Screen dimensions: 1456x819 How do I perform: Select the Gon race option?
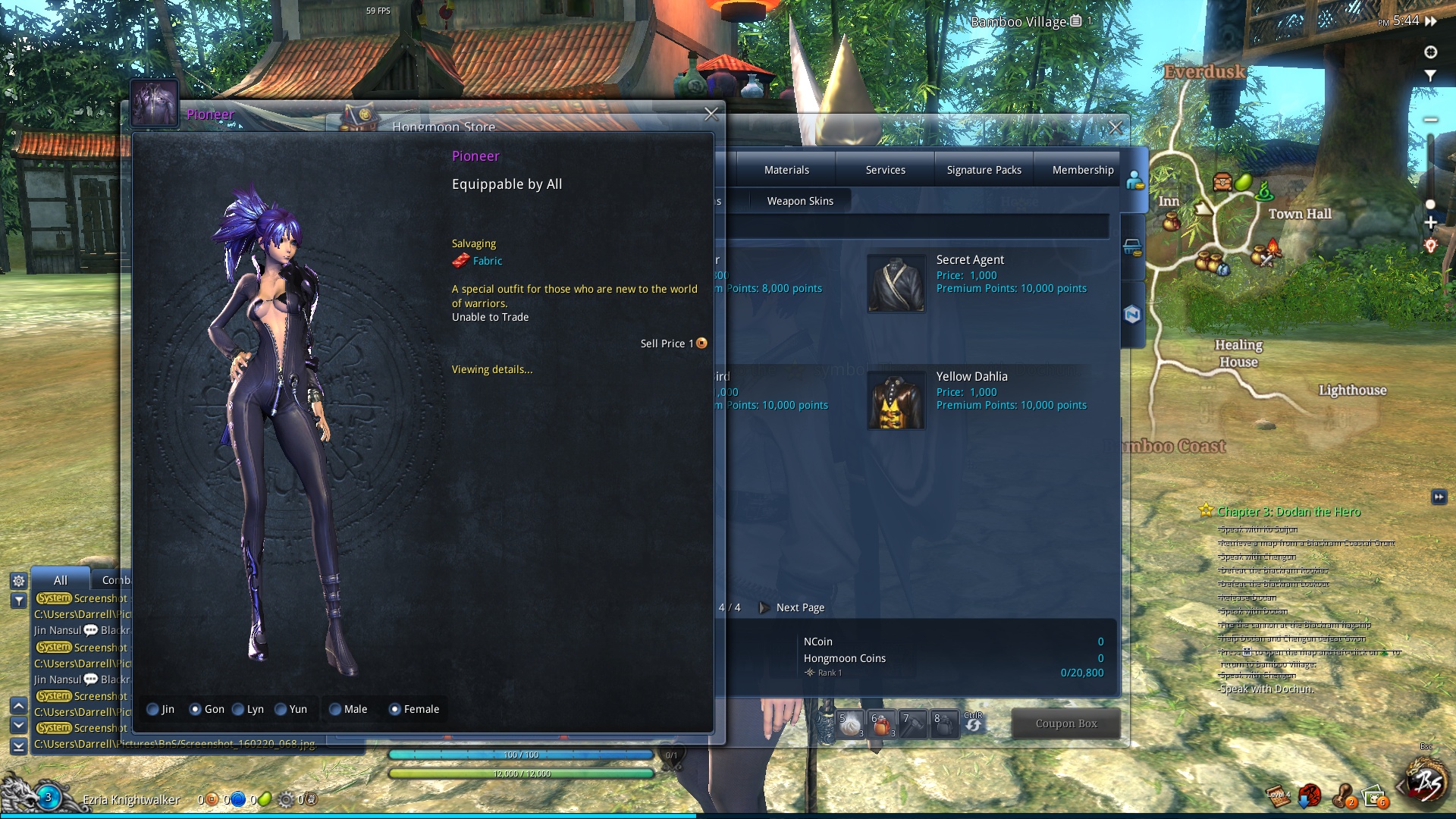tap(196, 710)
